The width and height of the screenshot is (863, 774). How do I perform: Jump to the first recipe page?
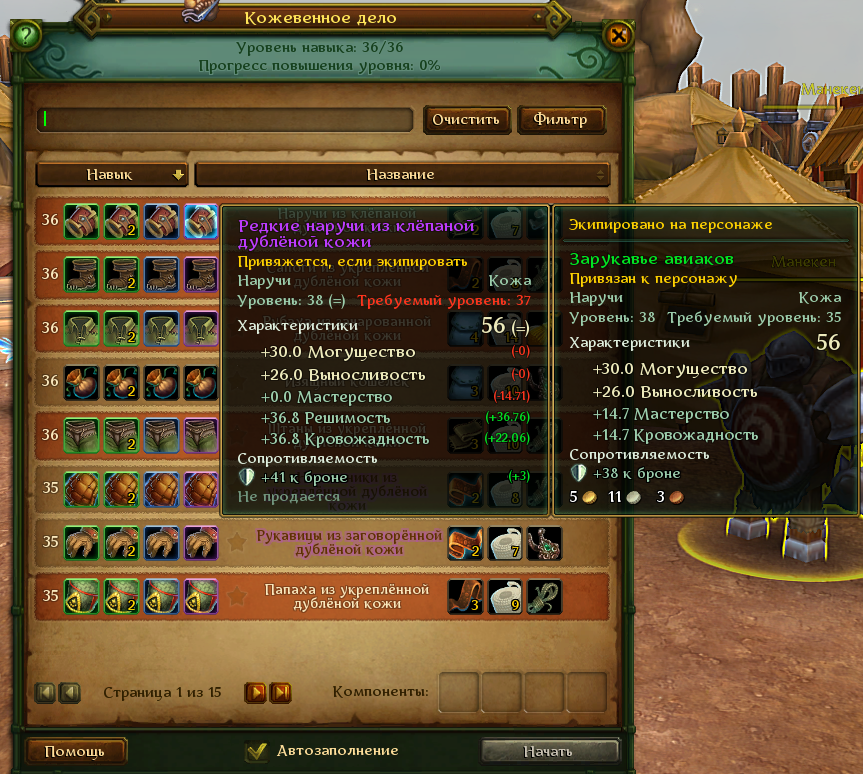point(46,691)
